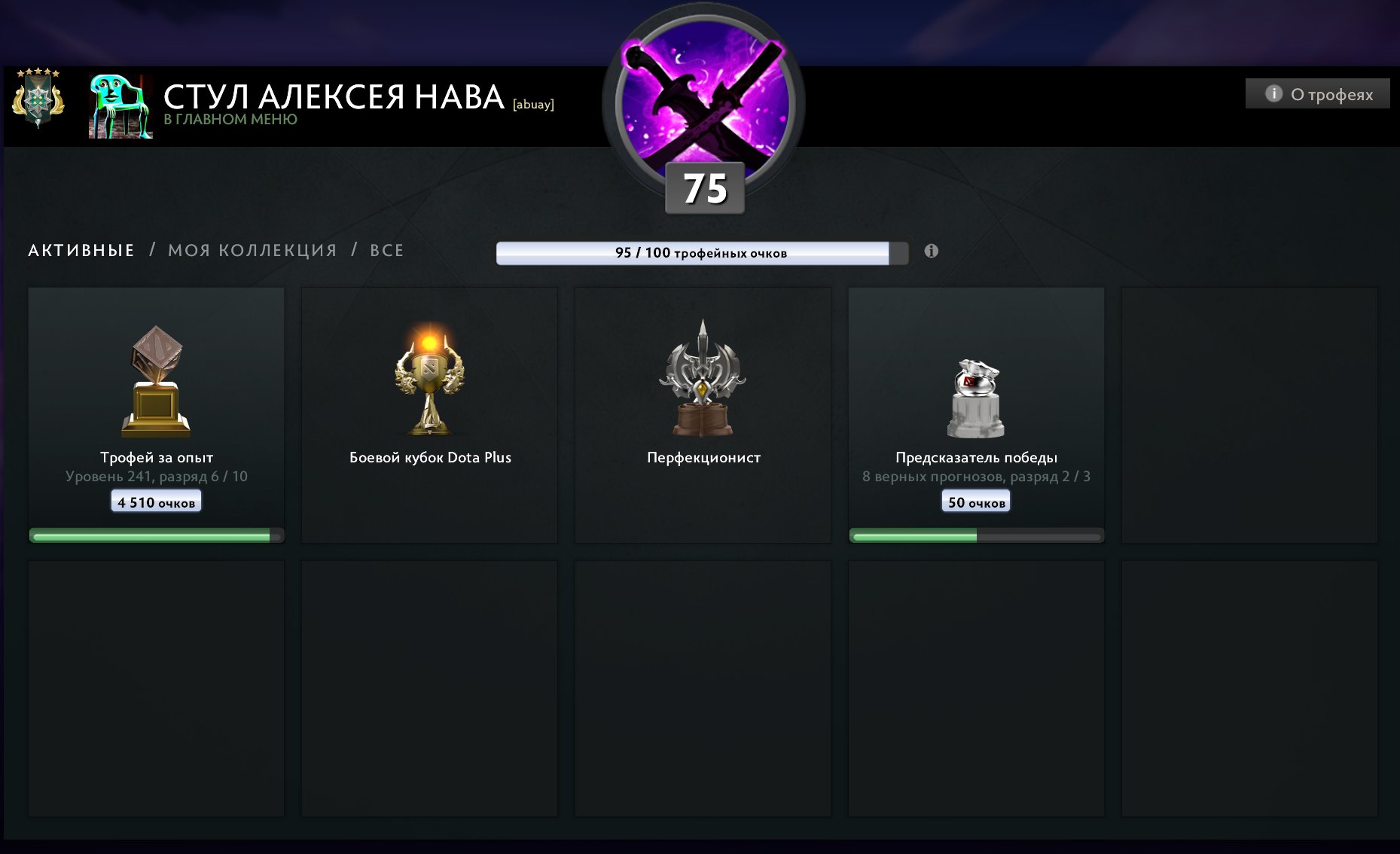This screenshot has width=1400, height=854.
Task: Choose the "Боевой кубок Dota Plus" trophy
Action: coord(429,414)
